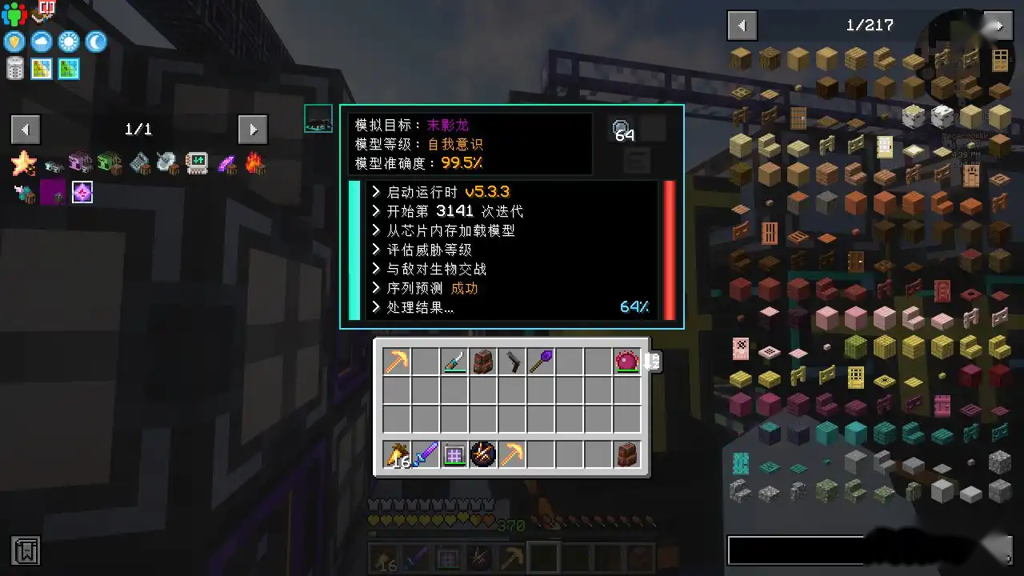Pick up the brown backpack in the top inventory row
Screen dimensions: 1024x576
[x=483, y=361]
